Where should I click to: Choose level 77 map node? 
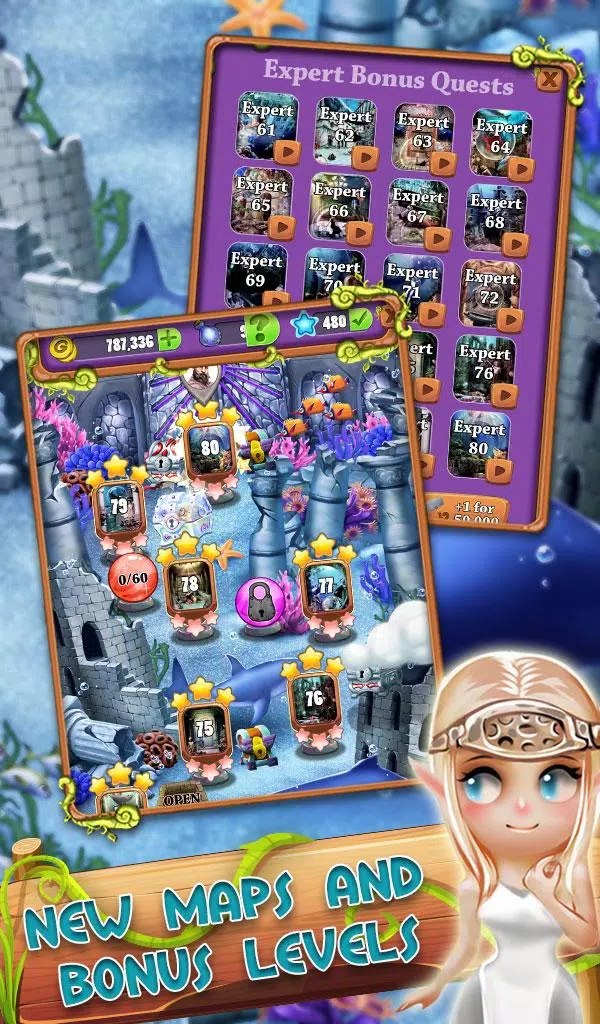(325, 587)
